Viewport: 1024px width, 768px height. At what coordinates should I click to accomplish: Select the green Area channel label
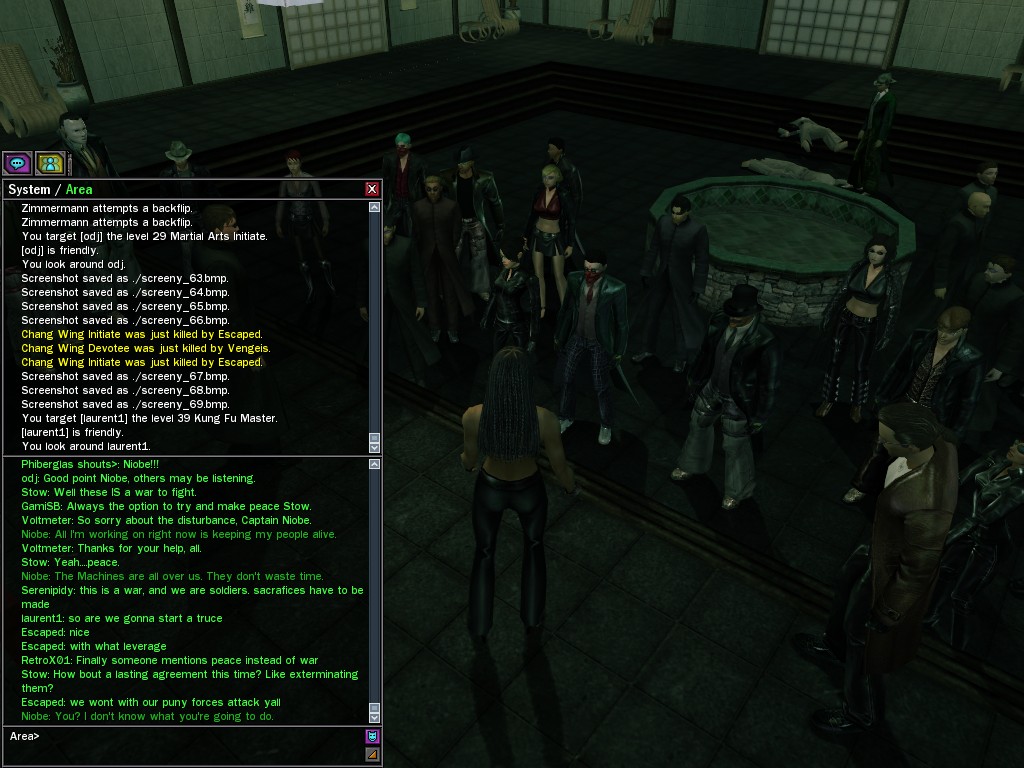tap(79, 190)
